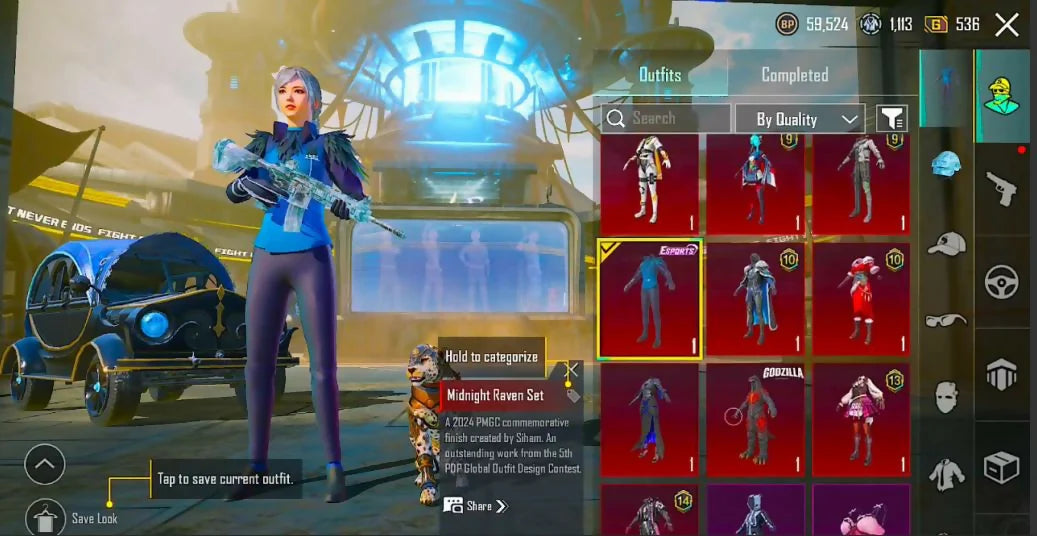This screenshot has height=536, width=1037.
Task: Open the By Quality sort dropdown
Action: [800, 119]
